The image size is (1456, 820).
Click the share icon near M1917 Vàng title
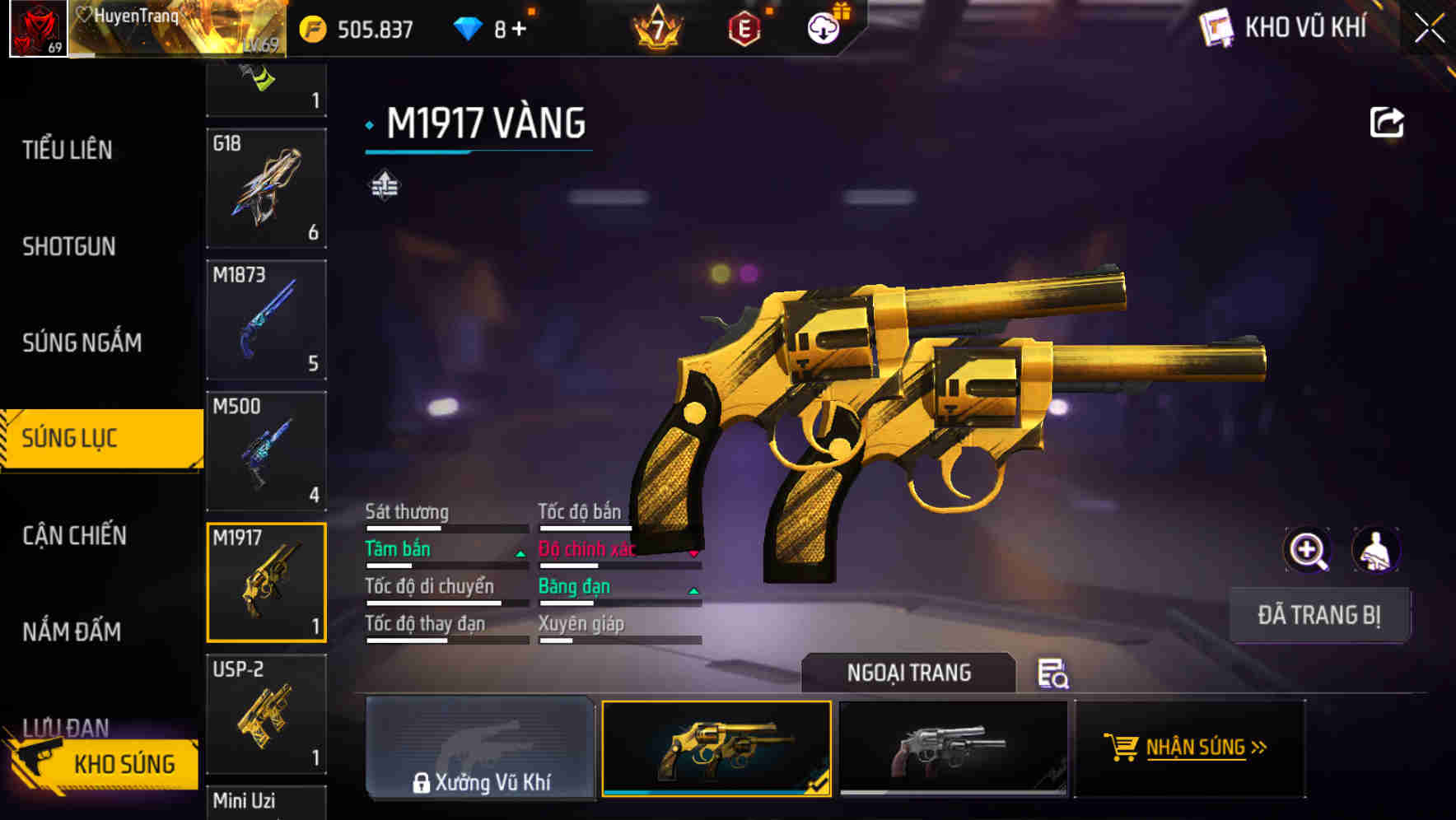click(x=1387, y=122)
